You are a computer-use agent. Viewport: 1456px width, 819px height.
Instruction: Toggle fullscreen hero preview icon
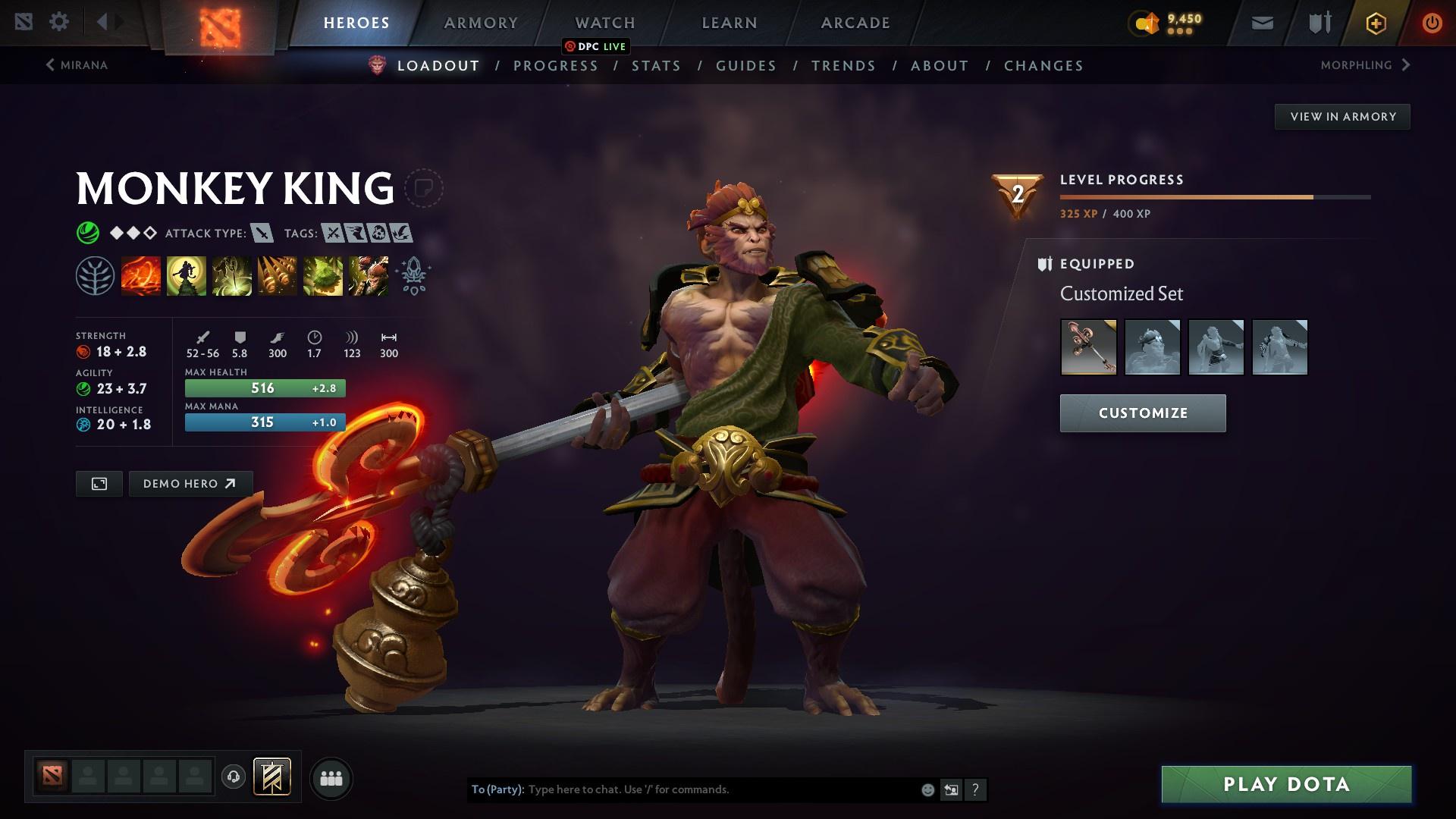(98, 483)
